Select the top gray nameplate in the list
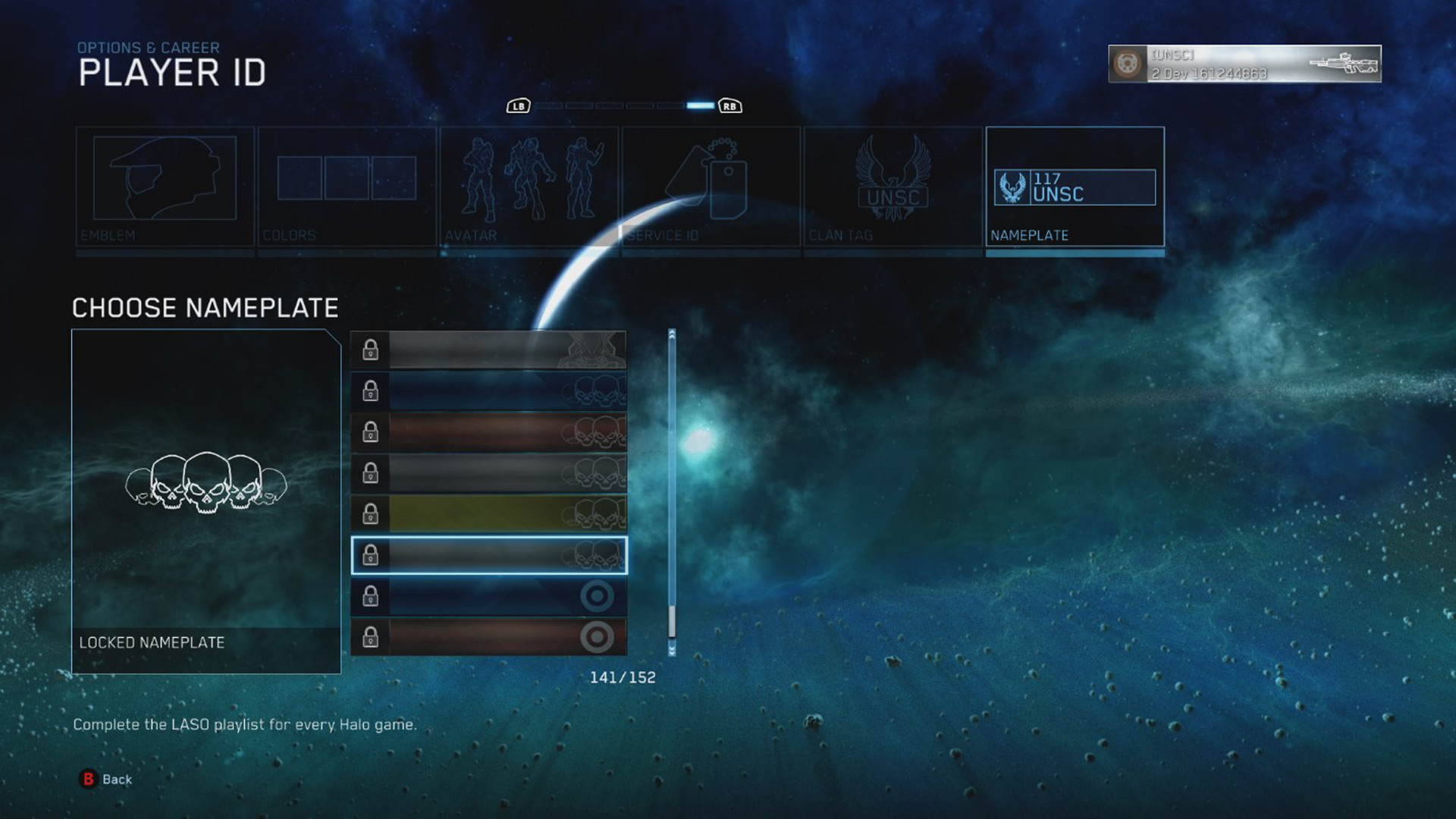The width and height of the screenshot is (1456, 819). pos(489,350)
